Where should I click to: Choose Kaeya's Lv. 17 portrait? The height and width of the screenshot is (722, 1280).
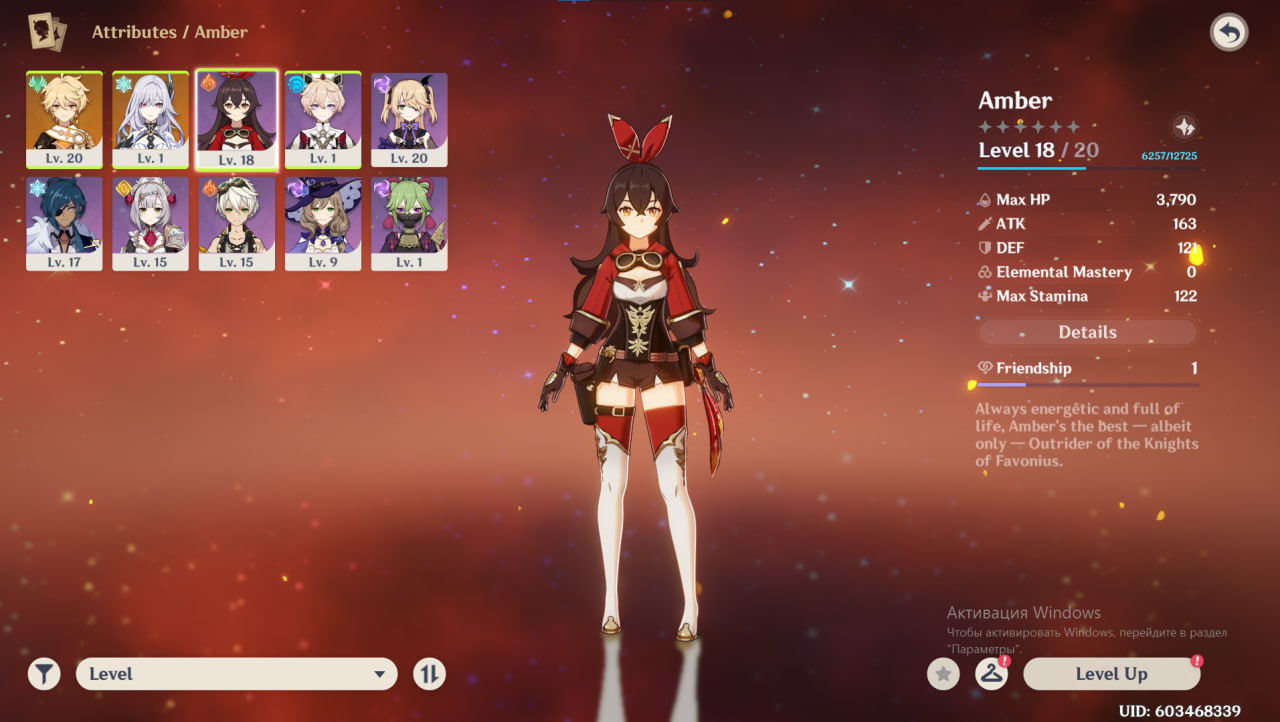pyautogui.click(x=64, y=223)
